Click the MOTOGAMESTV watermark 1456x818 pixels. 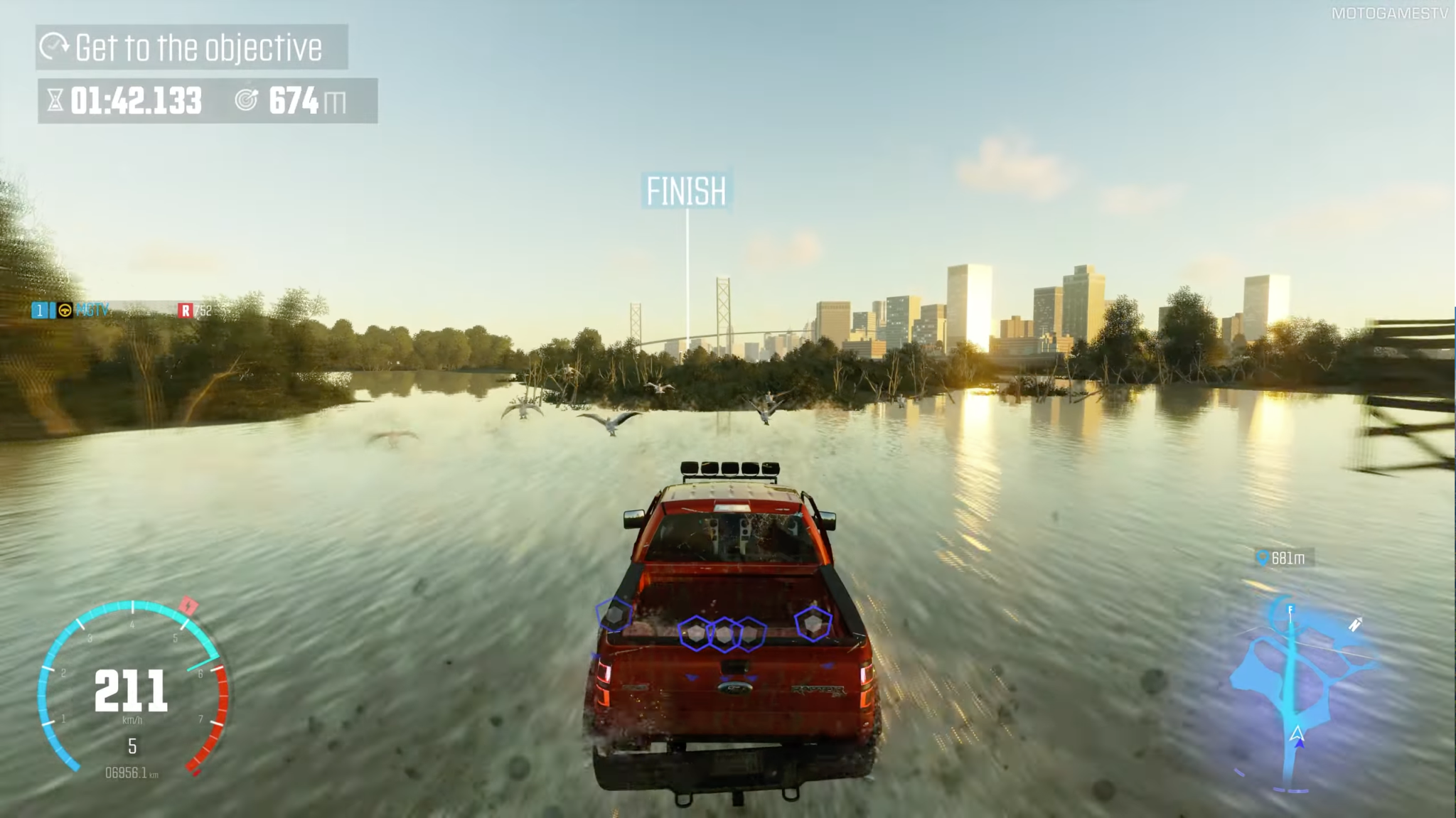coord(1388,14)
